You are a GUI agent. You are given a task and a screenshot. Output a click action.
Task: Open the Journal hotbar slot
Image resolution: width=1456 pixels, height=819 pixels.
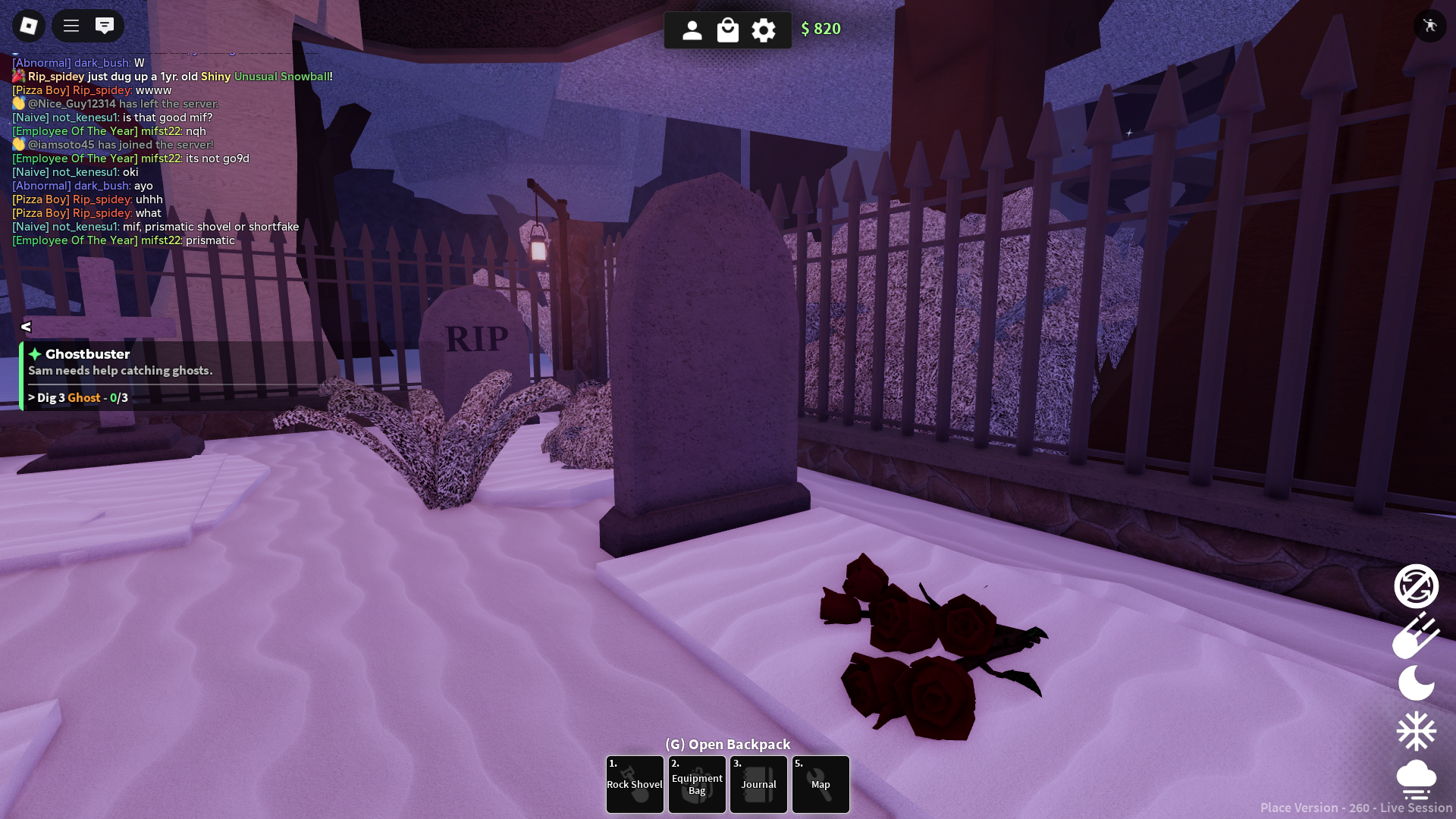click(758, 784)
